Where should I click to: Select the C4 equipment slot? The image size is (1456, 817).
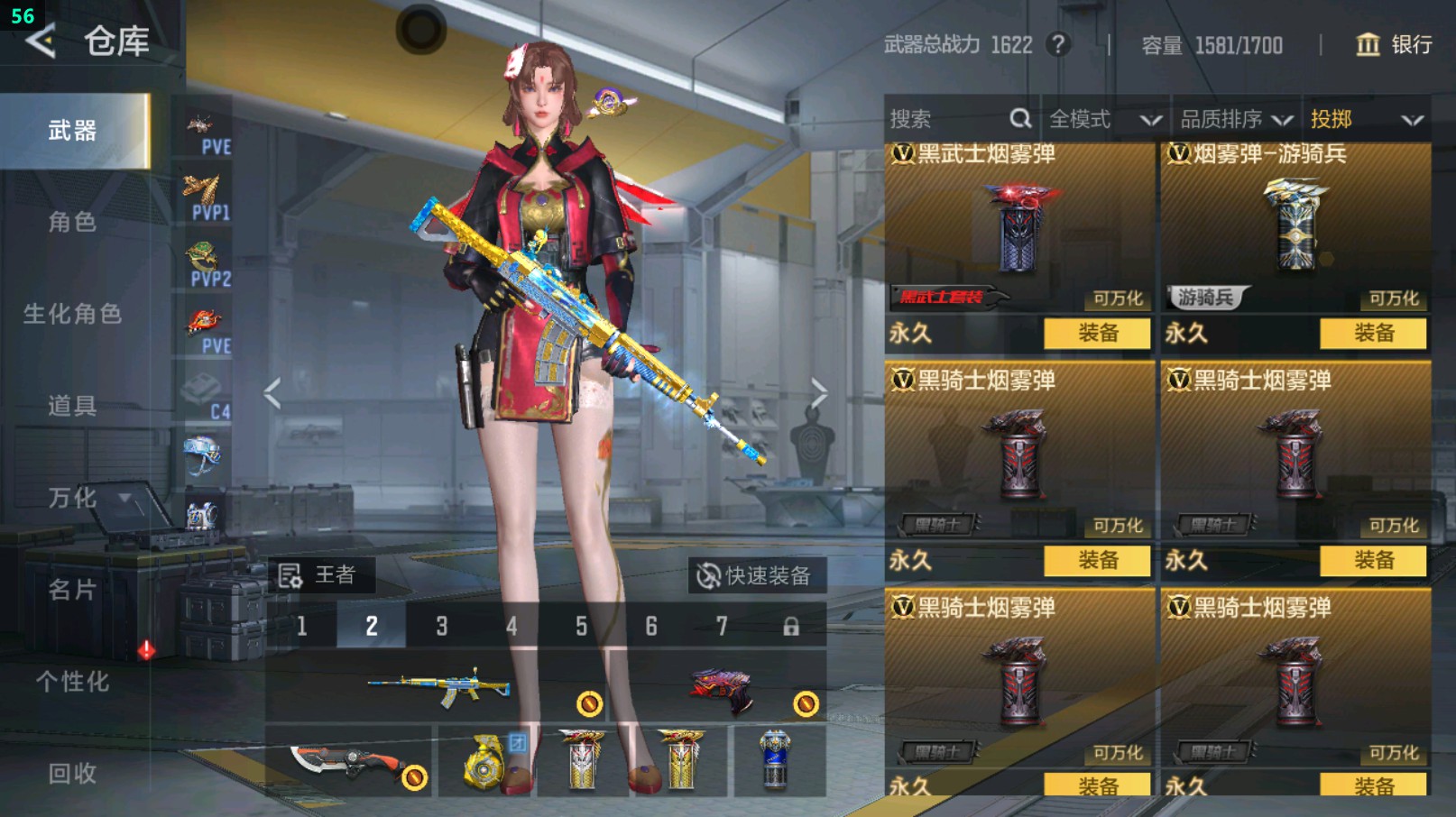pyautogui.click(x=203, y=383)
